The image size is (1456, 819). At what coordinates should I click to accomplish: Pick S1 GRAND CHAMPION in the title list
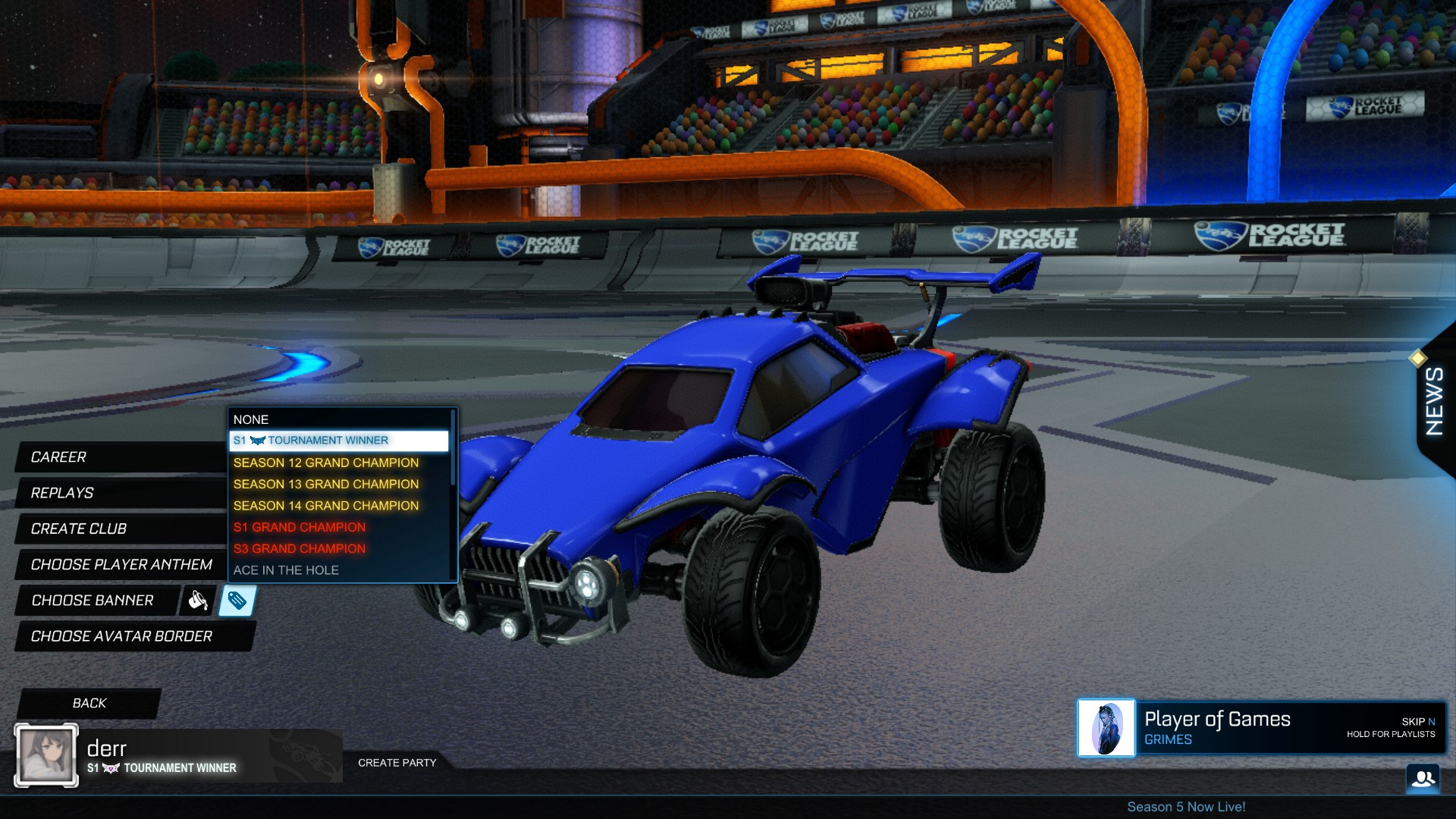(x=299, y=527)
